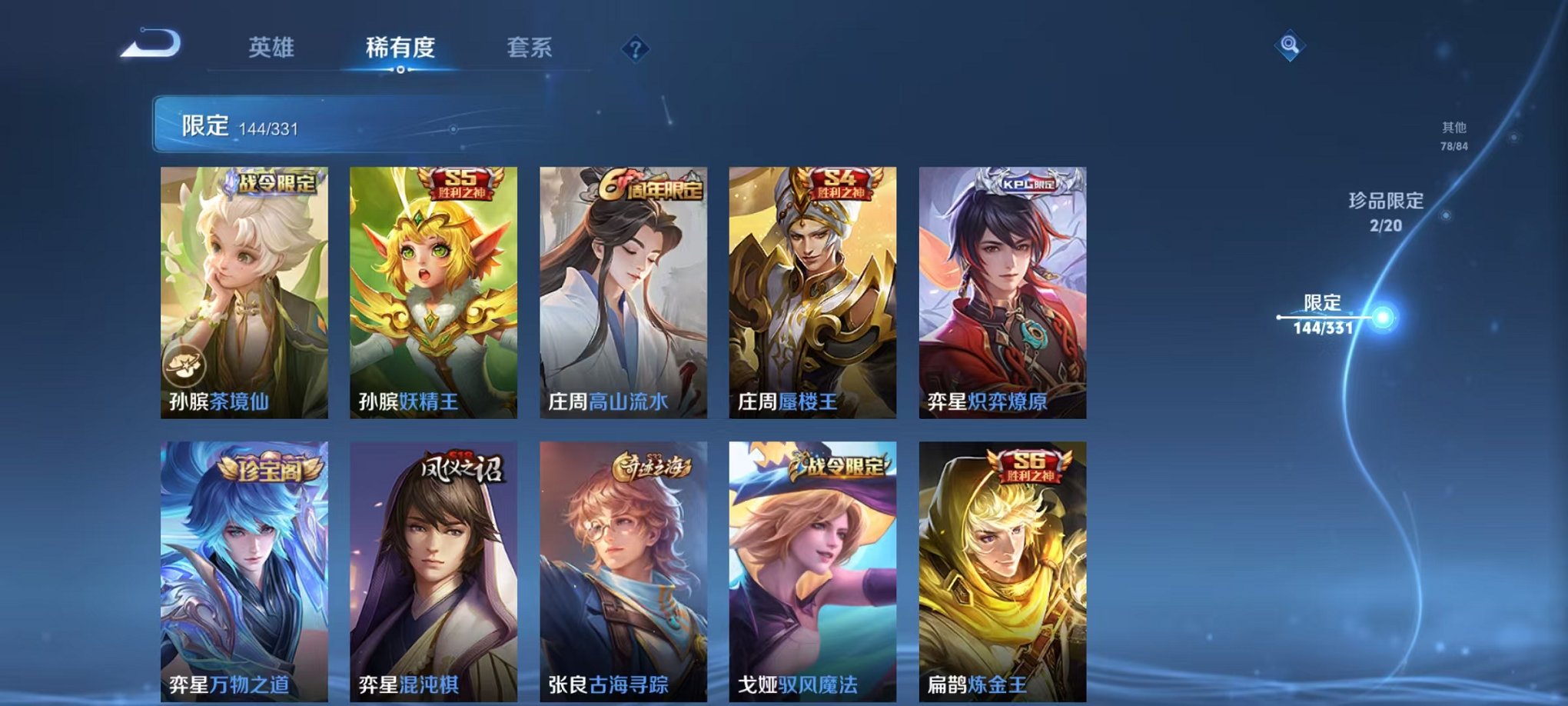This screenshot has height=706, width=1568.
Task: Select the 稀有度 tab
Action: click(x=400, y=46)
